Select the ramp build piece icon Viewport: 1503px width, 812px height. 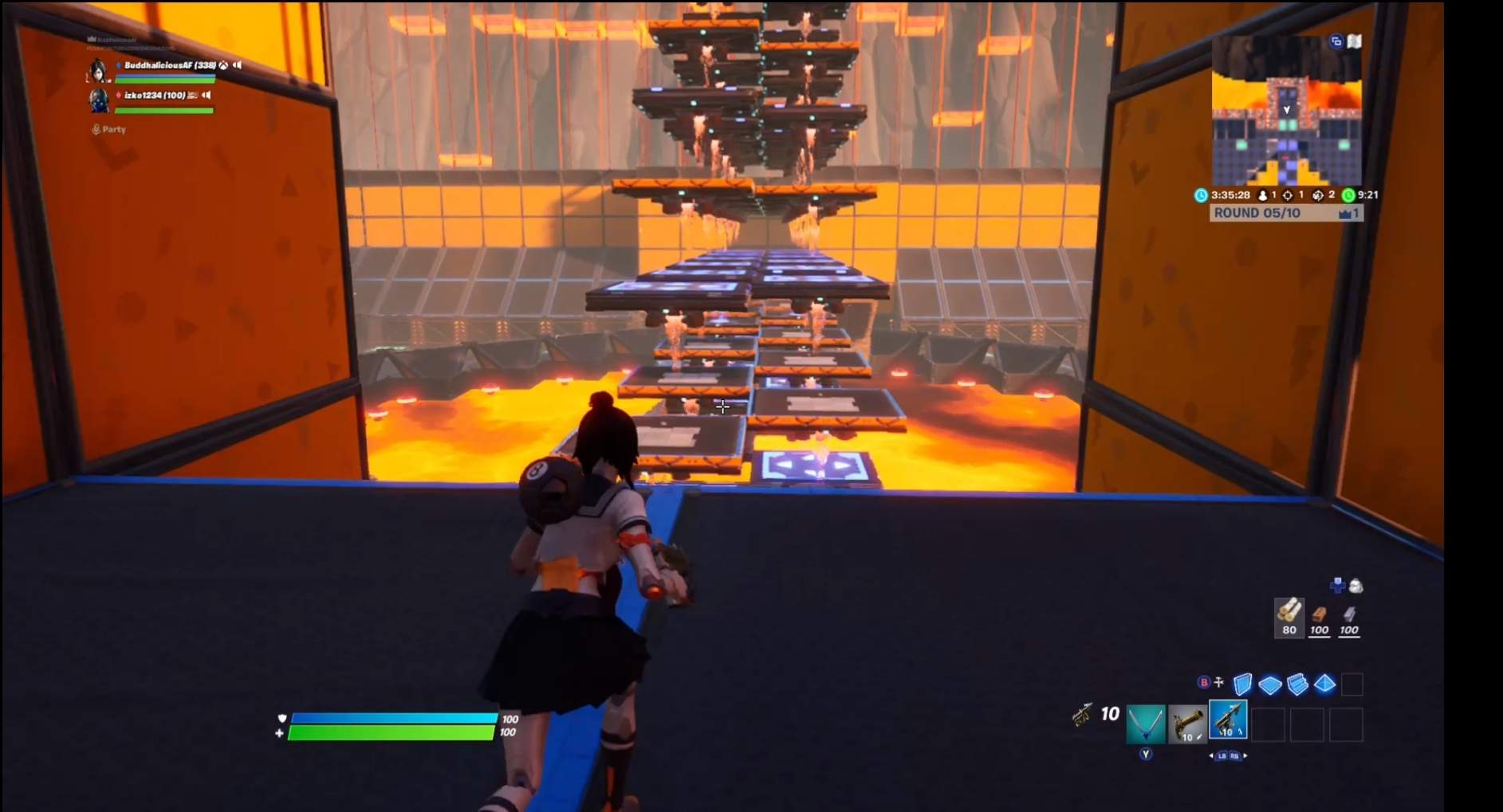1296,685
